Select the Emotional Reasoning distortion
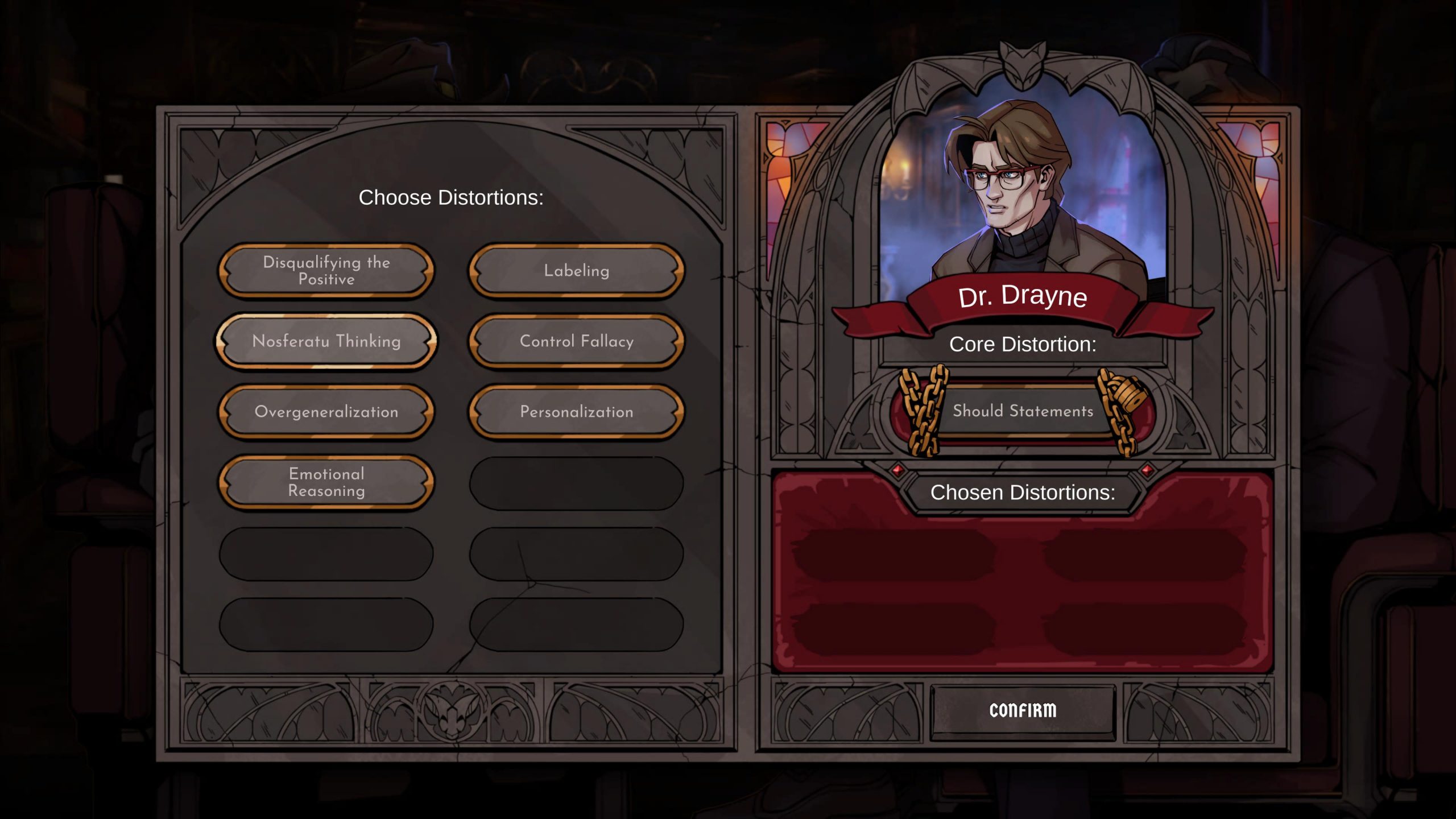This screenshot has width=1456, height=819. pos(326,482)
